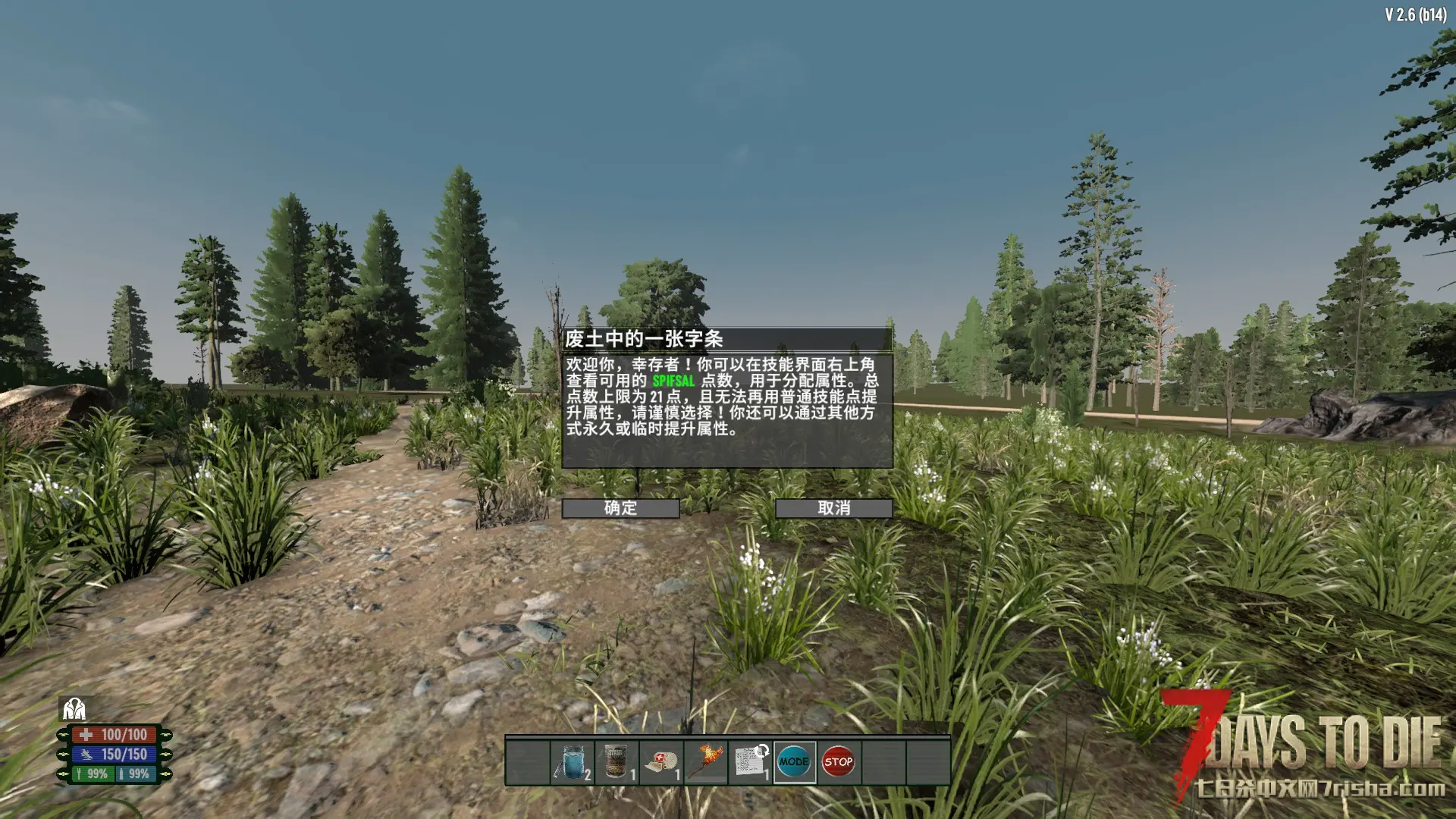
Task: Cancel the dialog with 取消 button
Action: tap(833, 508)
